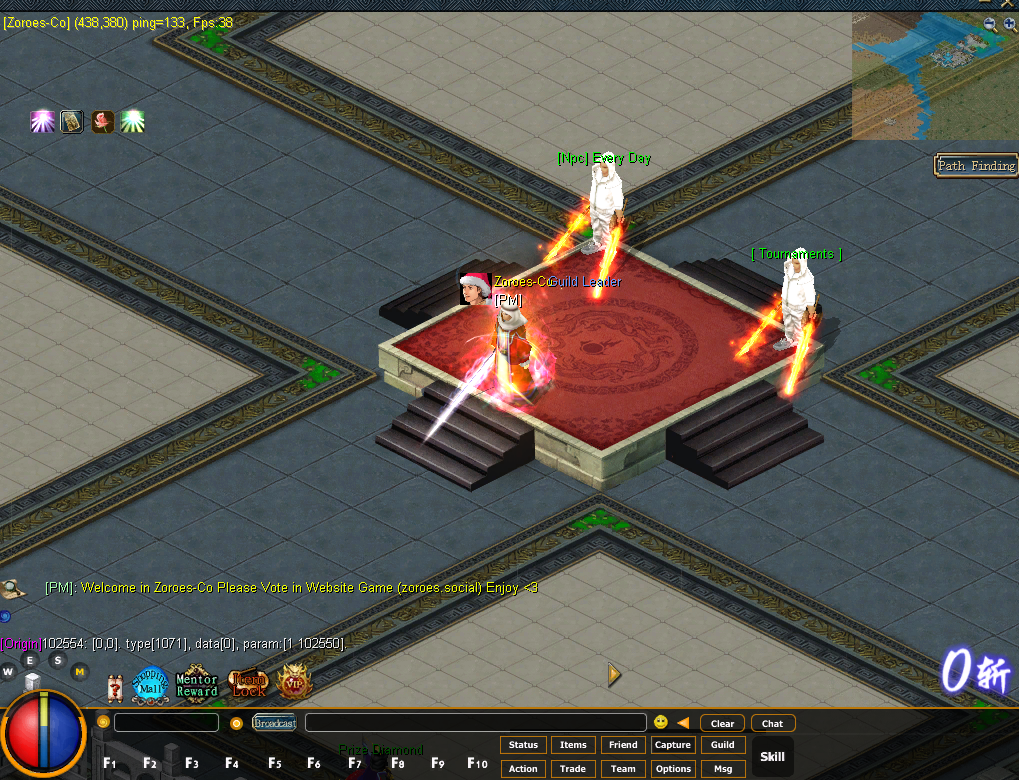Open the Options menu
1019x780 pixels.
[673, 769]
